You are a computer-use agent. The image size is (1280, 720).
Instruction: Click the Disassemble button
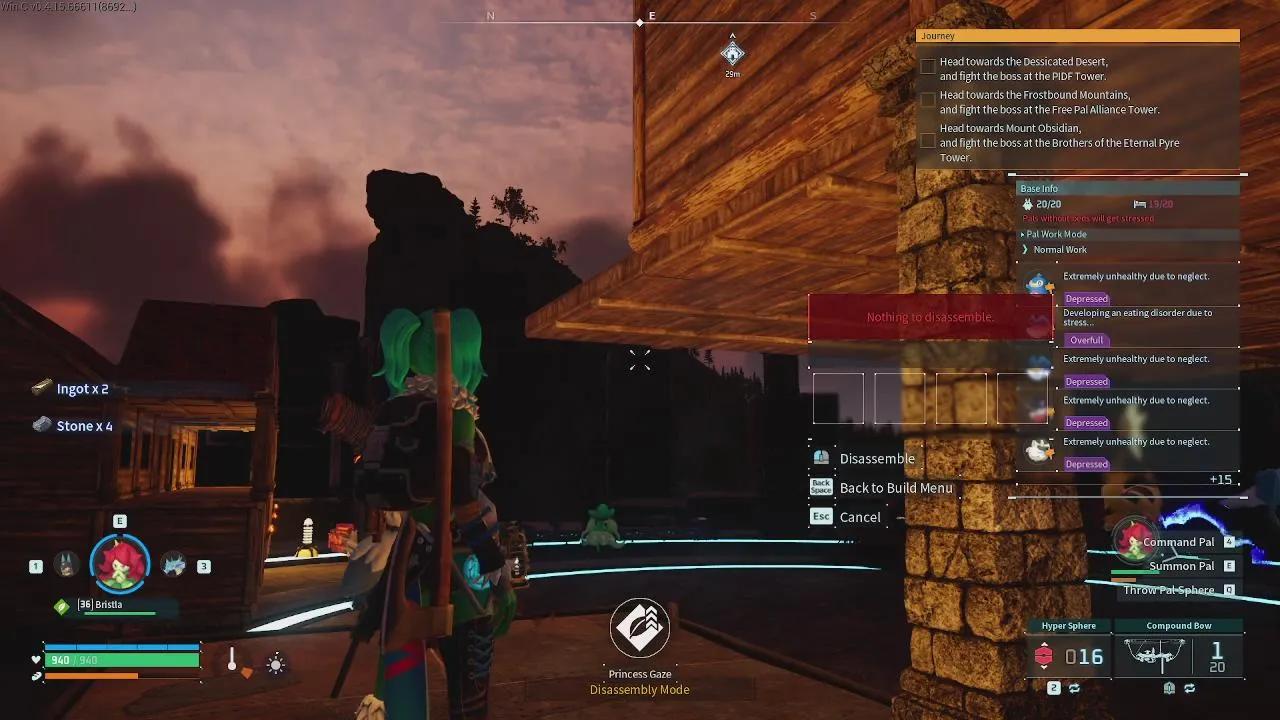click(x=877, y=458)
